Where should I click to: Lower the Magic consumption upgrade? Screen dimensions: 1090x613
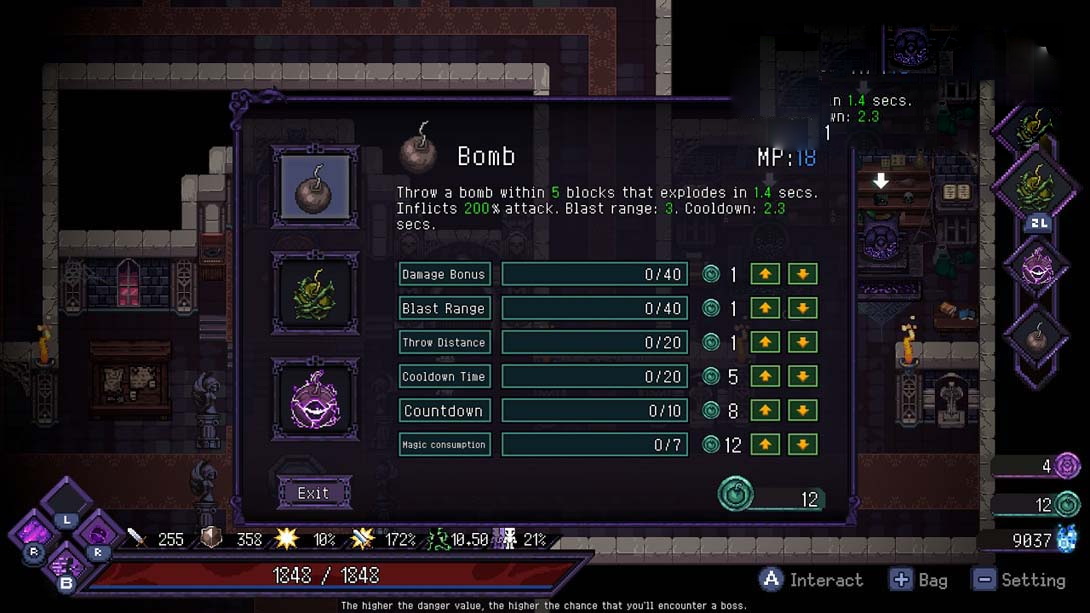[x=802, y=445]
